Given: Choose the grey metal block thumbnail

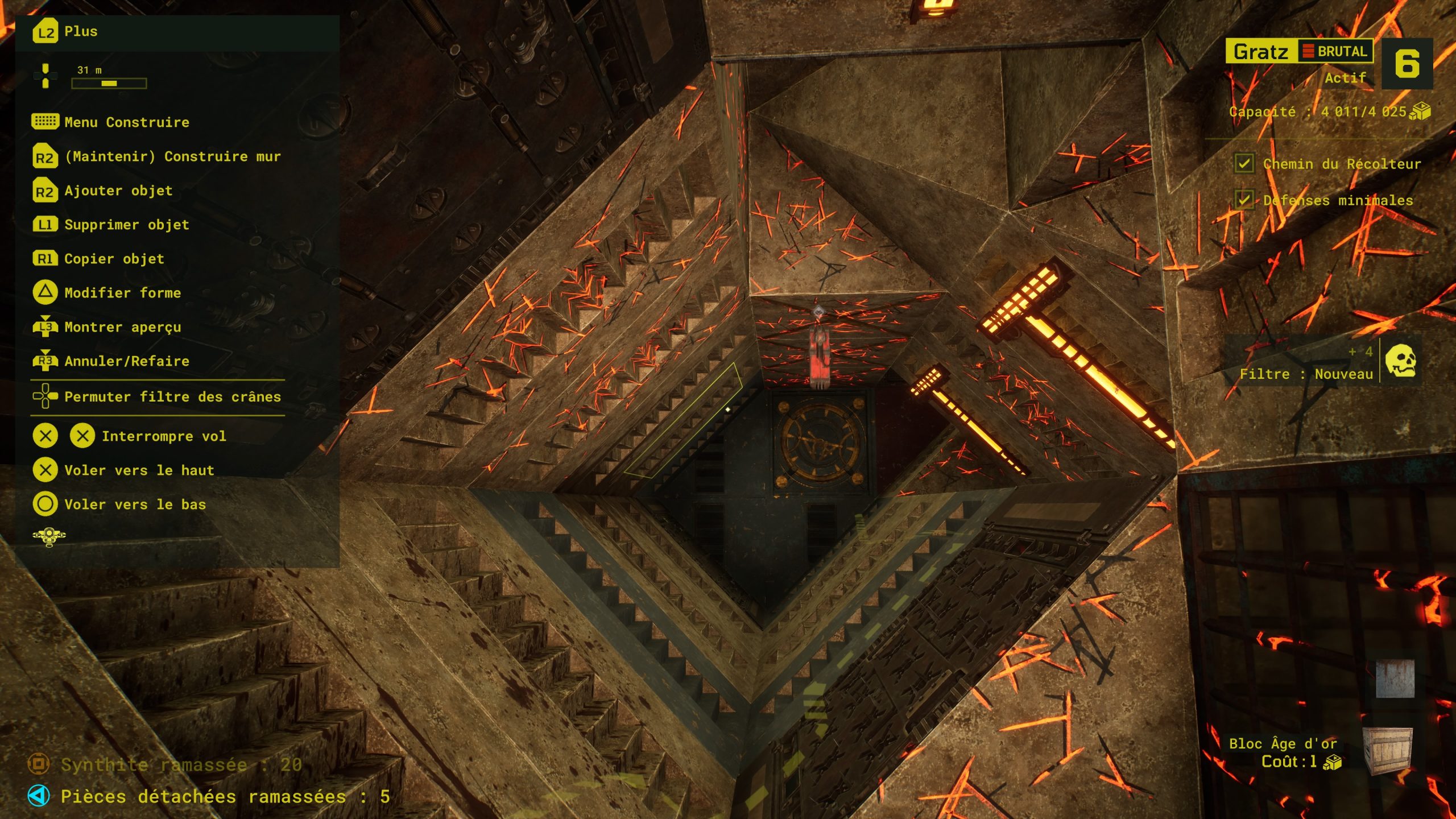Looking at the screenshot, I should [x=1395, y=679].
